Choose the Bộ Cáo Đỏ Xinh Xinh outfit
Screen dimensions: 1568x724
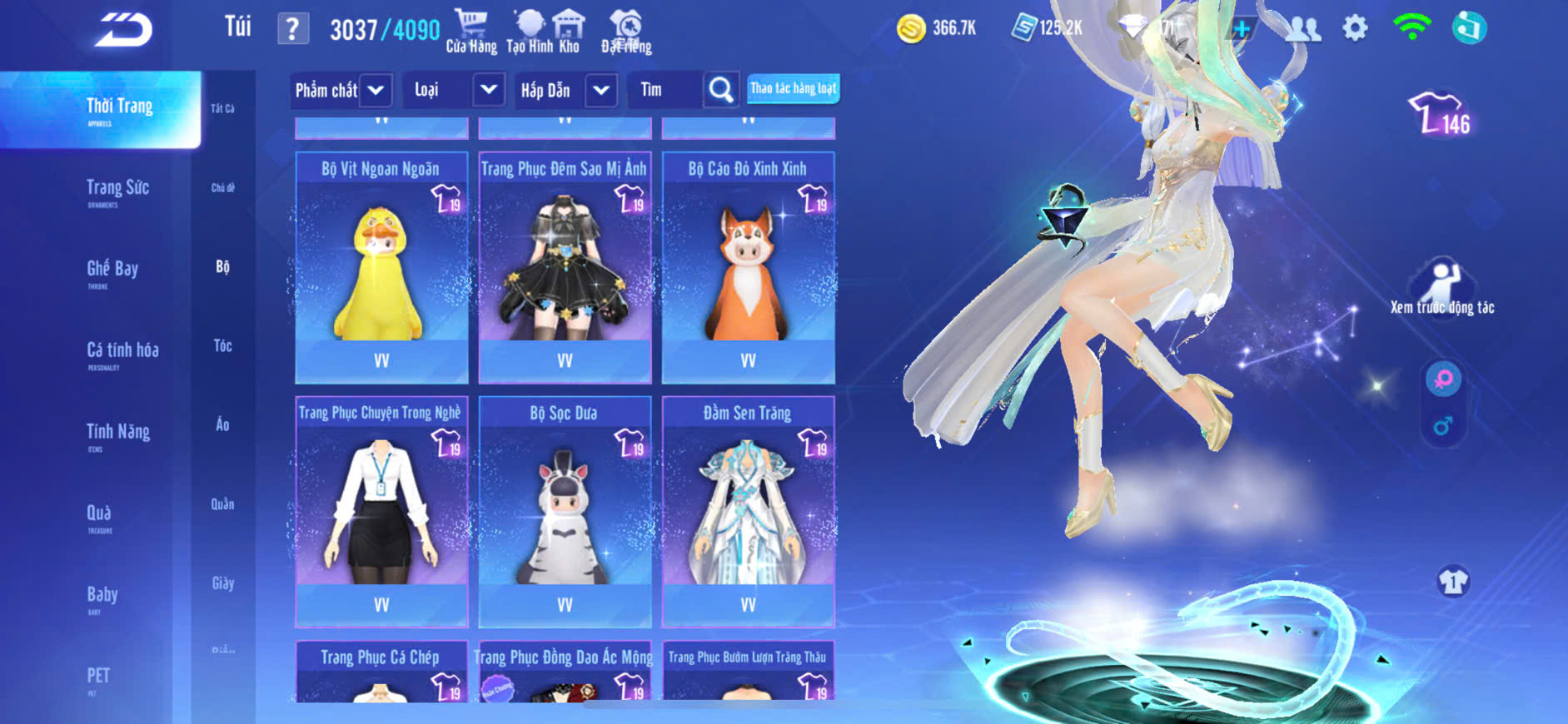pyautogui.click(x=748, y=266)
